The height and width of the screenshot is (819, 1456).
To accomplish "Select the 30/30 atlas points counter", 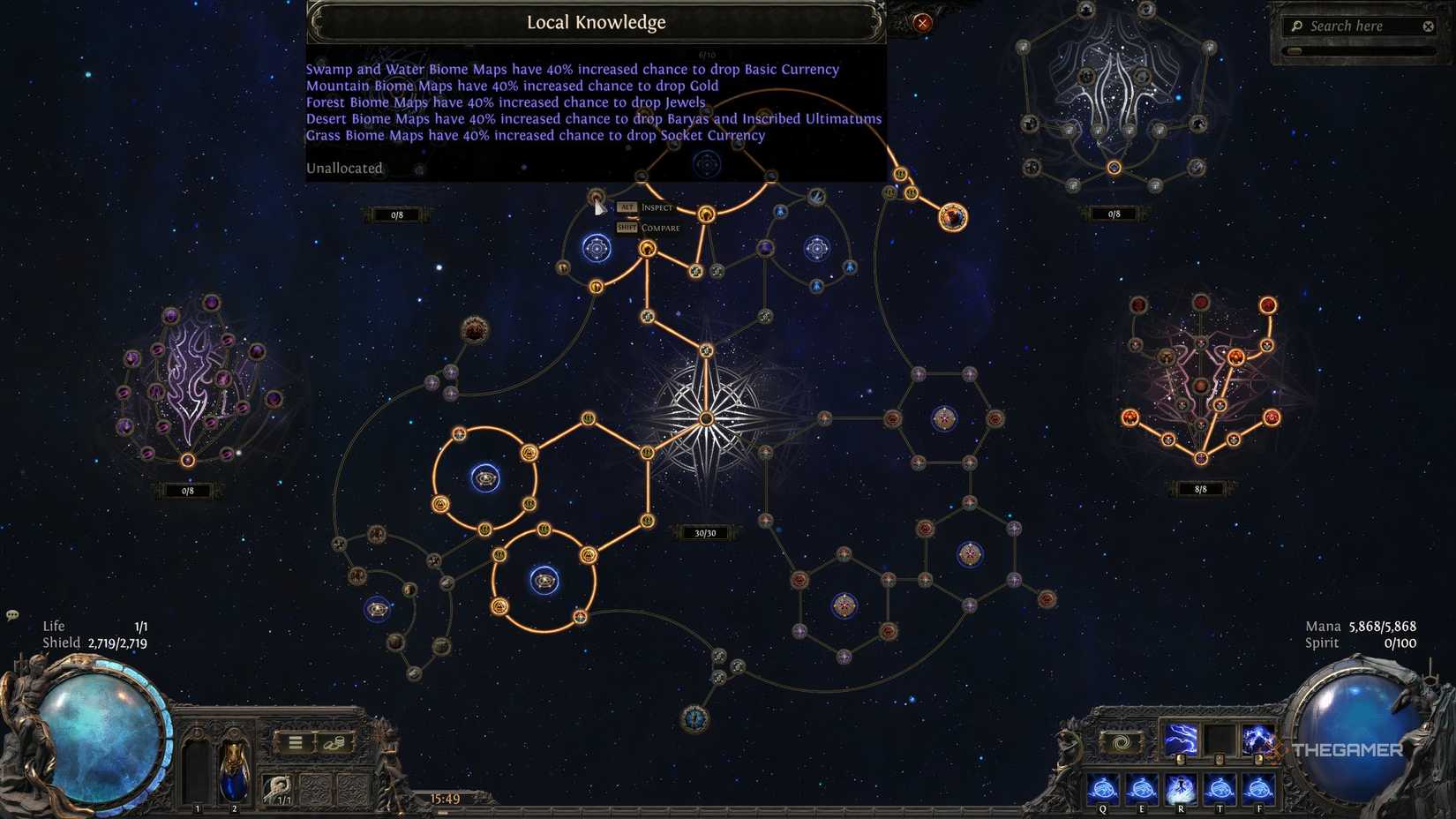I will click(705, 533).
